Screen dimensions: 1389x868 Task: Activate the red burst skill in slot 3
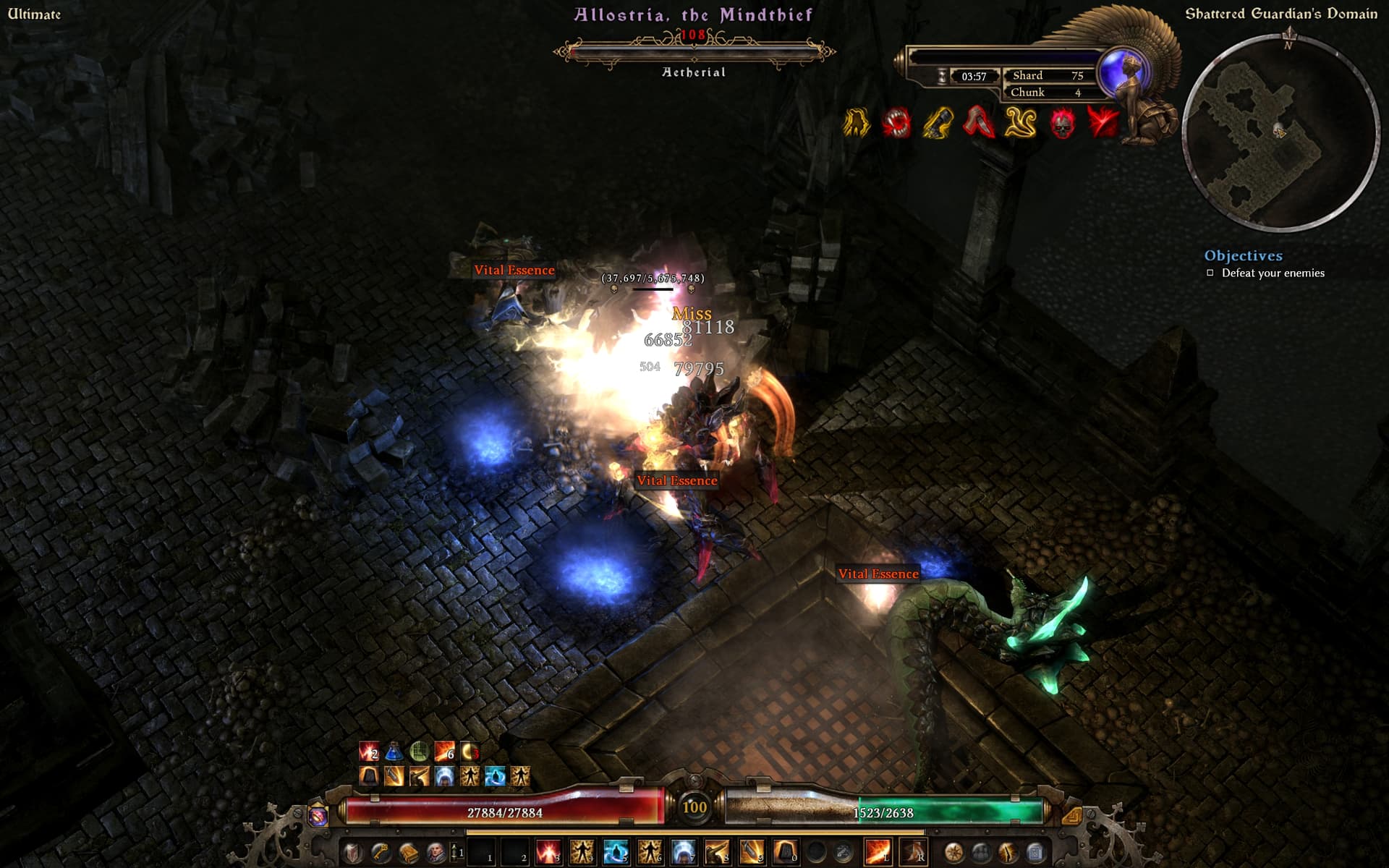coord(548,852)
